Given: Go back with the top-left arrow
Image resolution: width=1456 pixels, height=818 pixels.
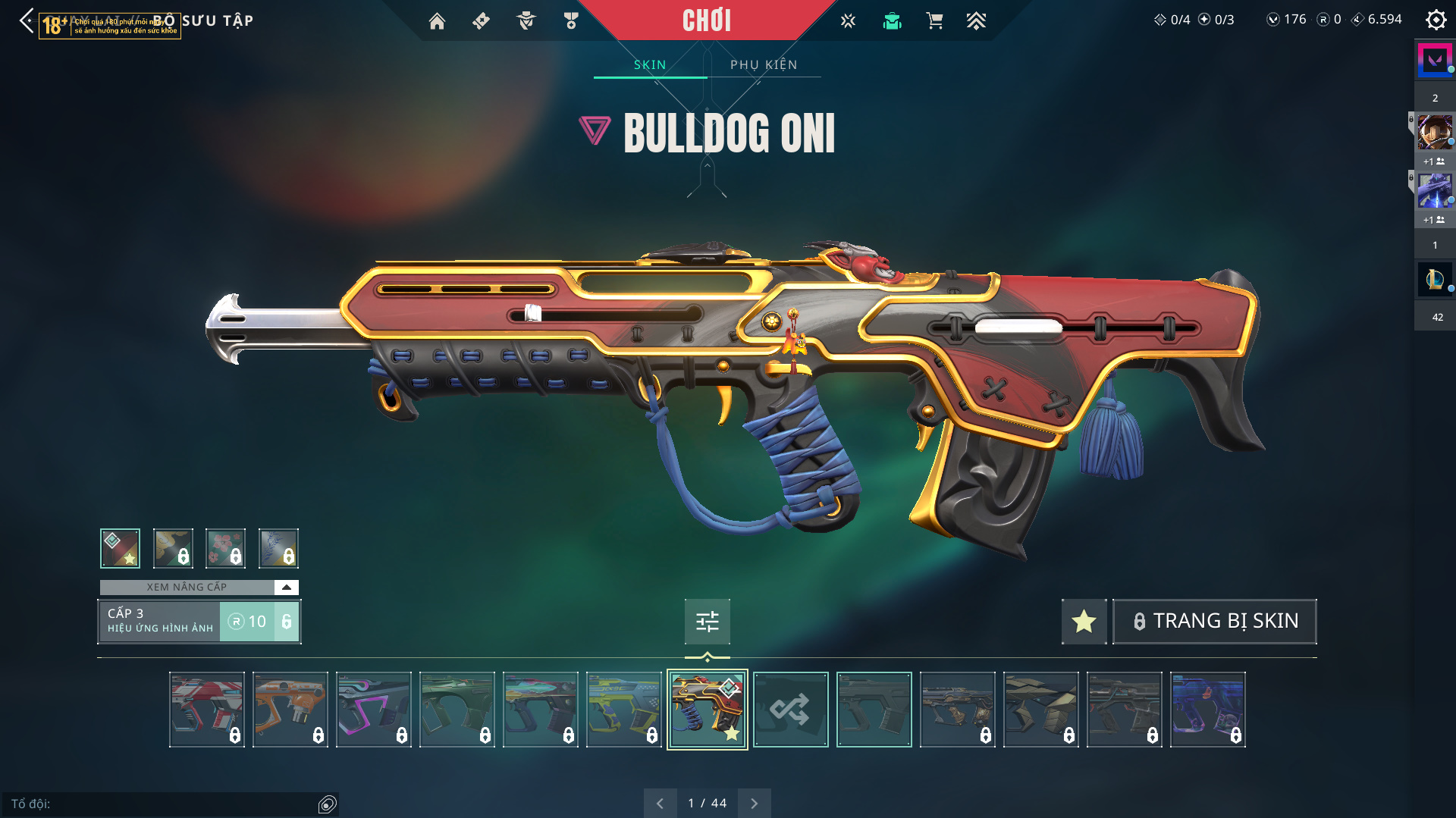Looking at the screenshot, I should click(x=27, y=20).
